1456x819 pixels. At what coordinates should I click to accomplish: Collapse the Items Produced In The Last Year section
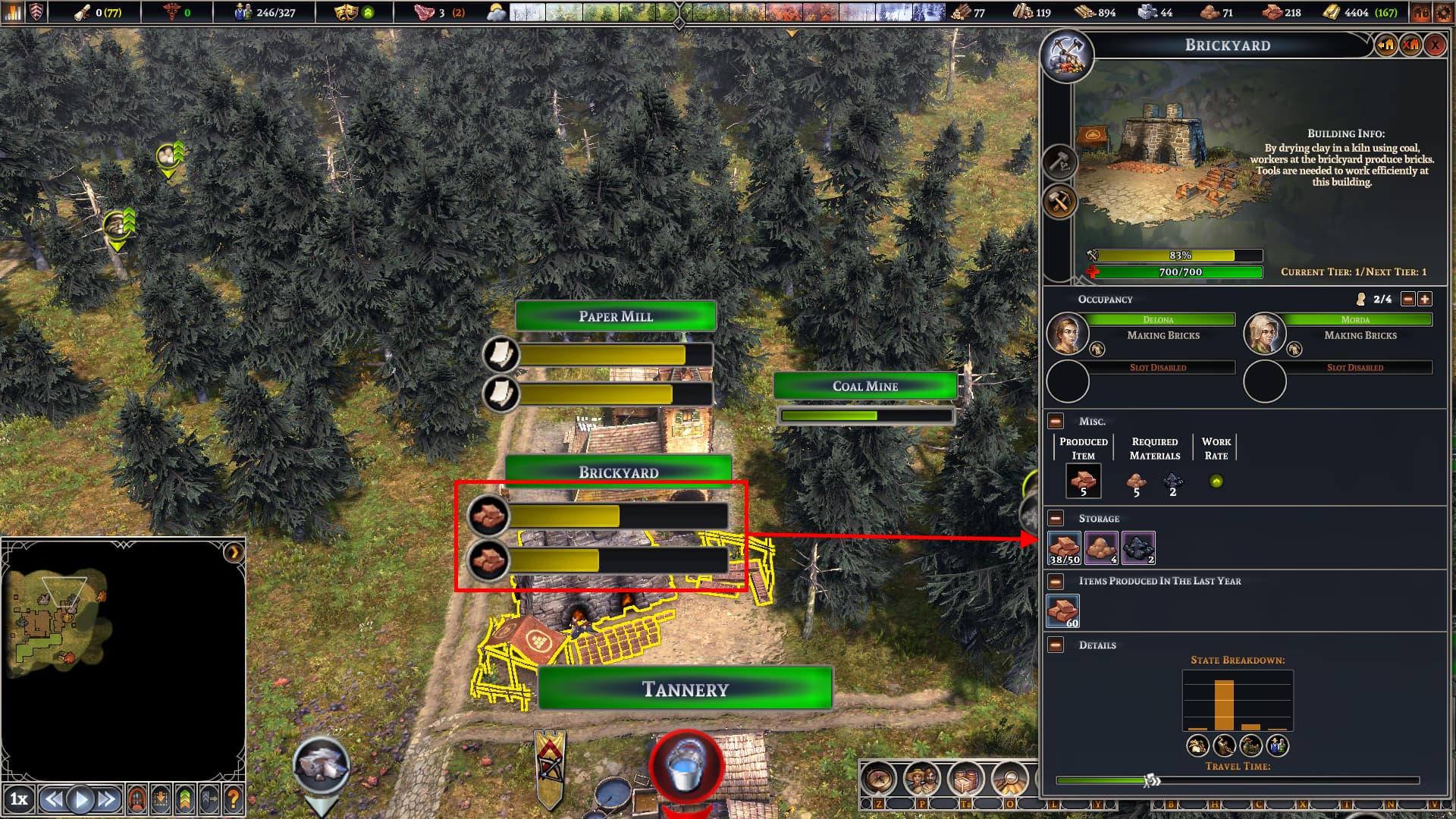tap(1056, 582)
